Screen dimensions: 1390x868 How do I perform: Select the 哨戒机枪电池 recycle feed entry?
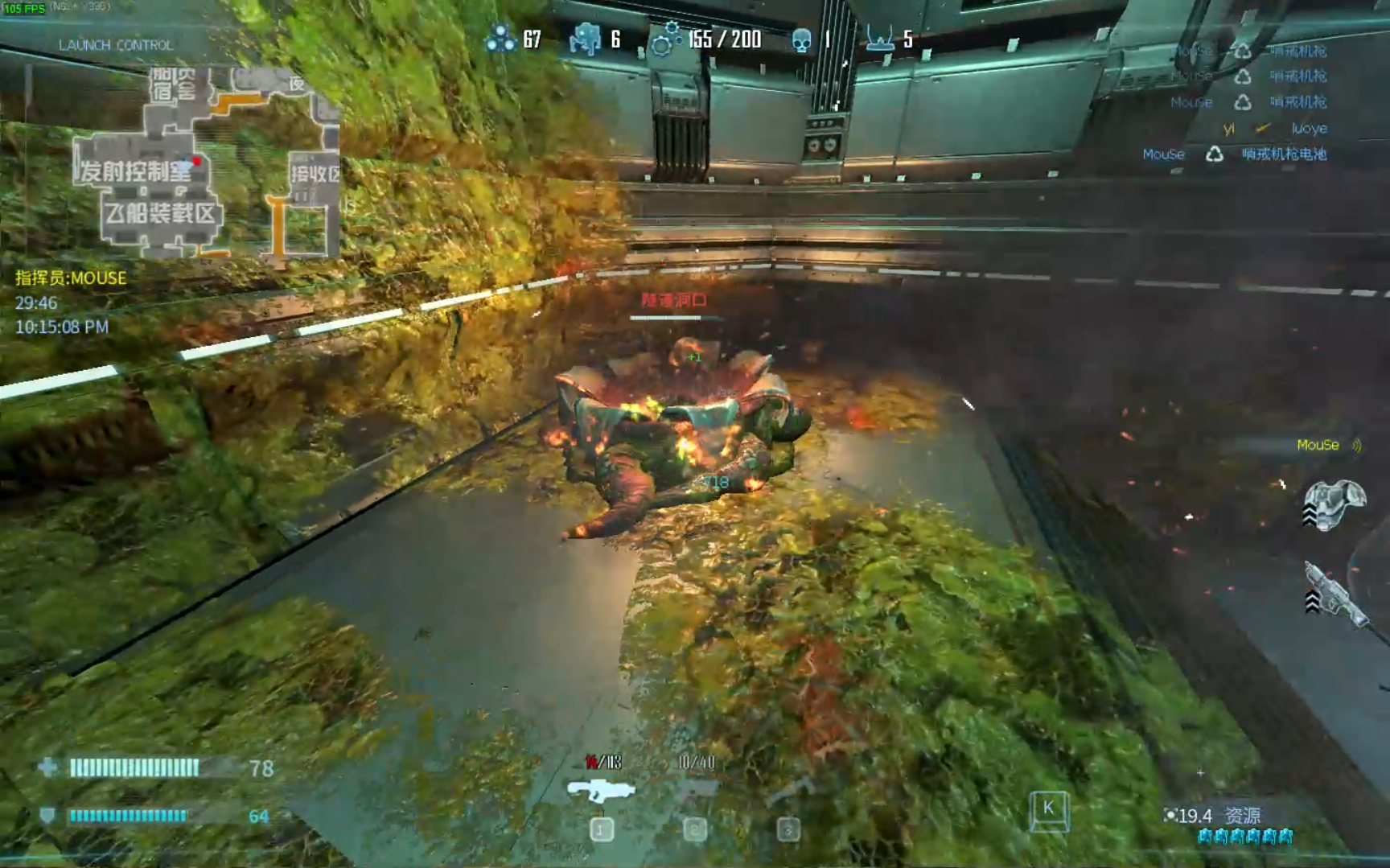pyautogui.click(x=1235, y=154)
